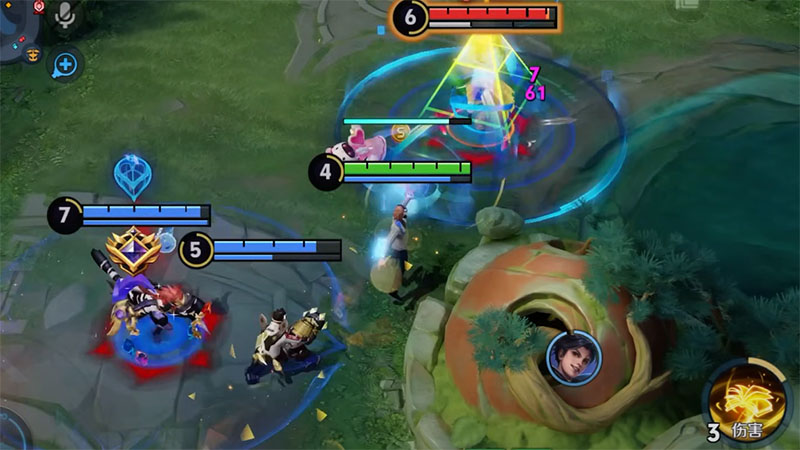Image resolution: width=800 pixels, height=450 pixels.
Task: Open the blue plus quick-chat bubble
Action: click(66, 65)
